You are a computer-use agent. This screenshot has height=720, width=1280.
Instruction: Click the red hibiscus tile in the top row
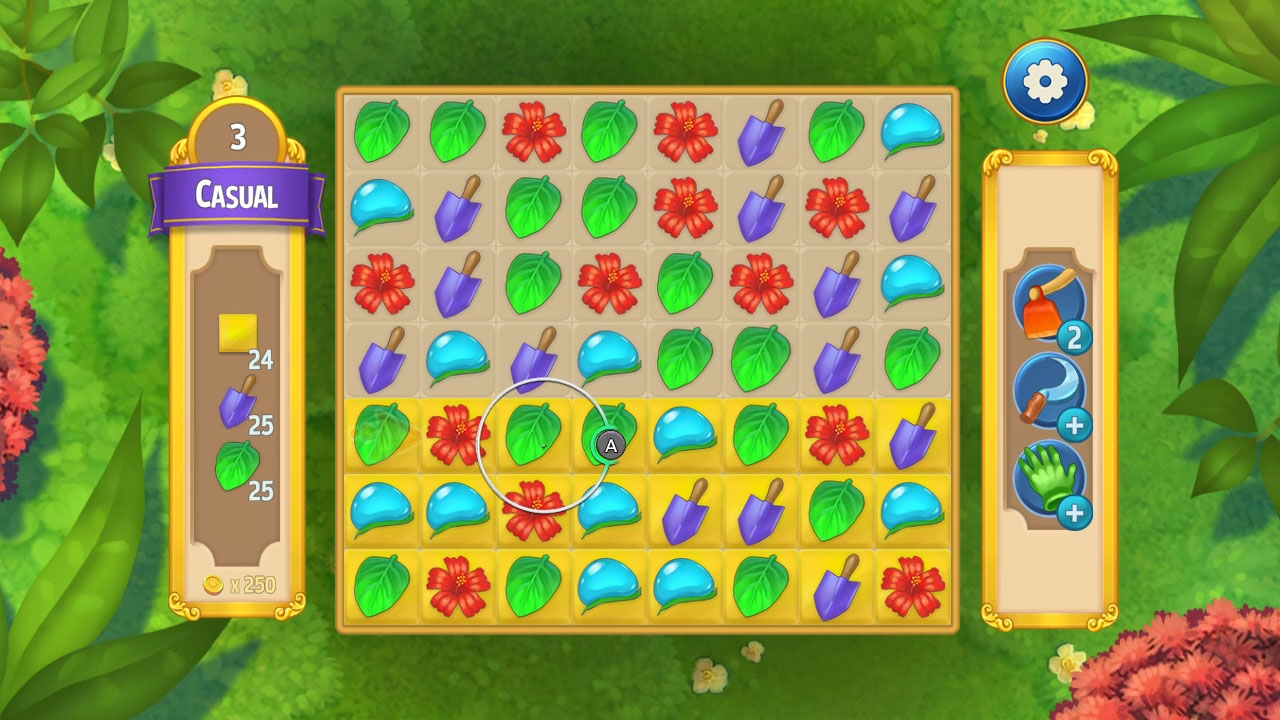pyautogui.click(x=532, y=130)
